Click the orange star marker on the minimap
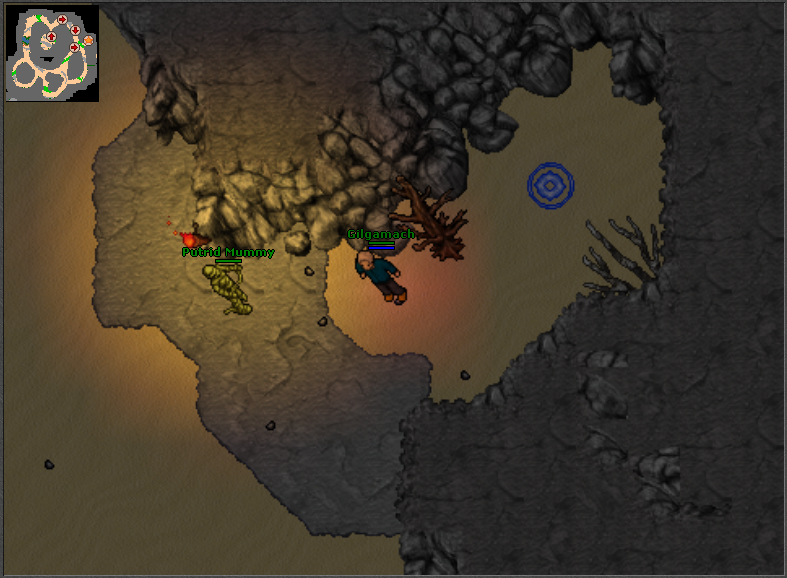Viewport: 787px width, 578px height. pos(88,40)
